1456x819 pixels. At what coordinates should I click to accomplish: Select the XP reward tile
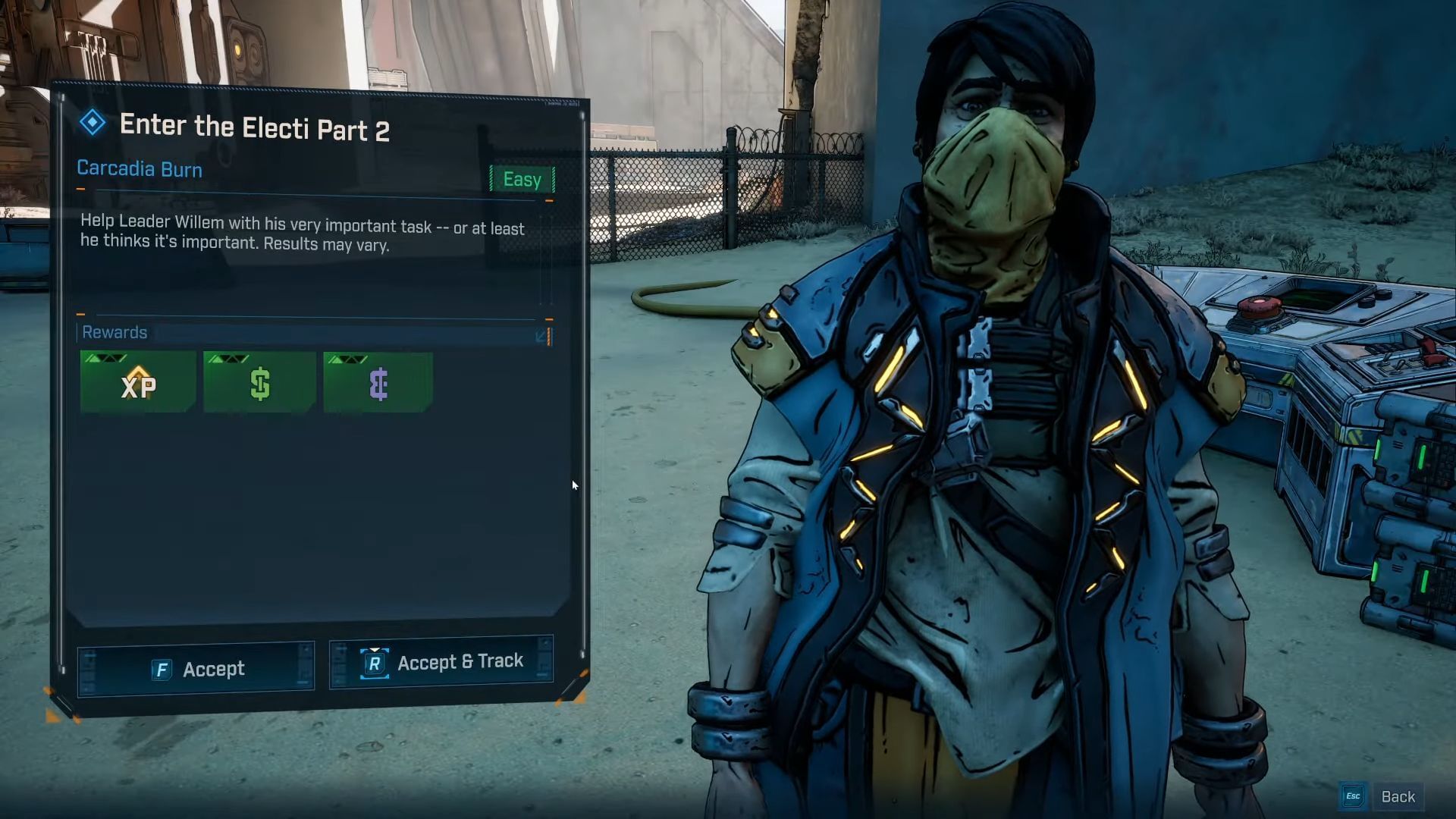point(138,382)
